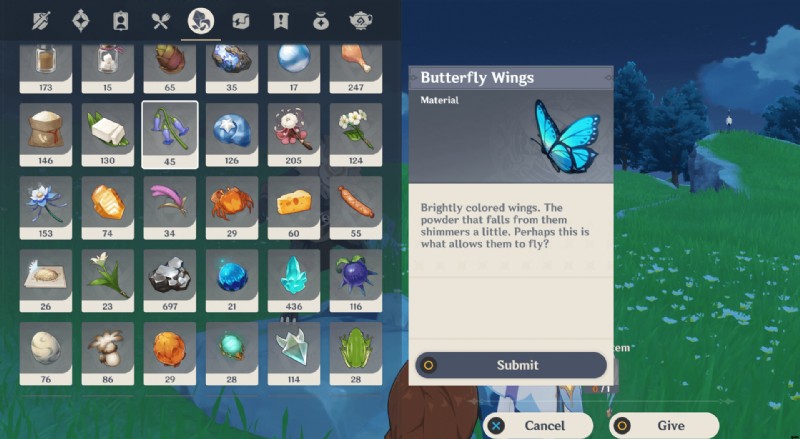Switch to the teapot Furnishings tab
Image resolution: width=800 pixels, height=439 pixels.
pyautogui.click(x=361, y=21)
